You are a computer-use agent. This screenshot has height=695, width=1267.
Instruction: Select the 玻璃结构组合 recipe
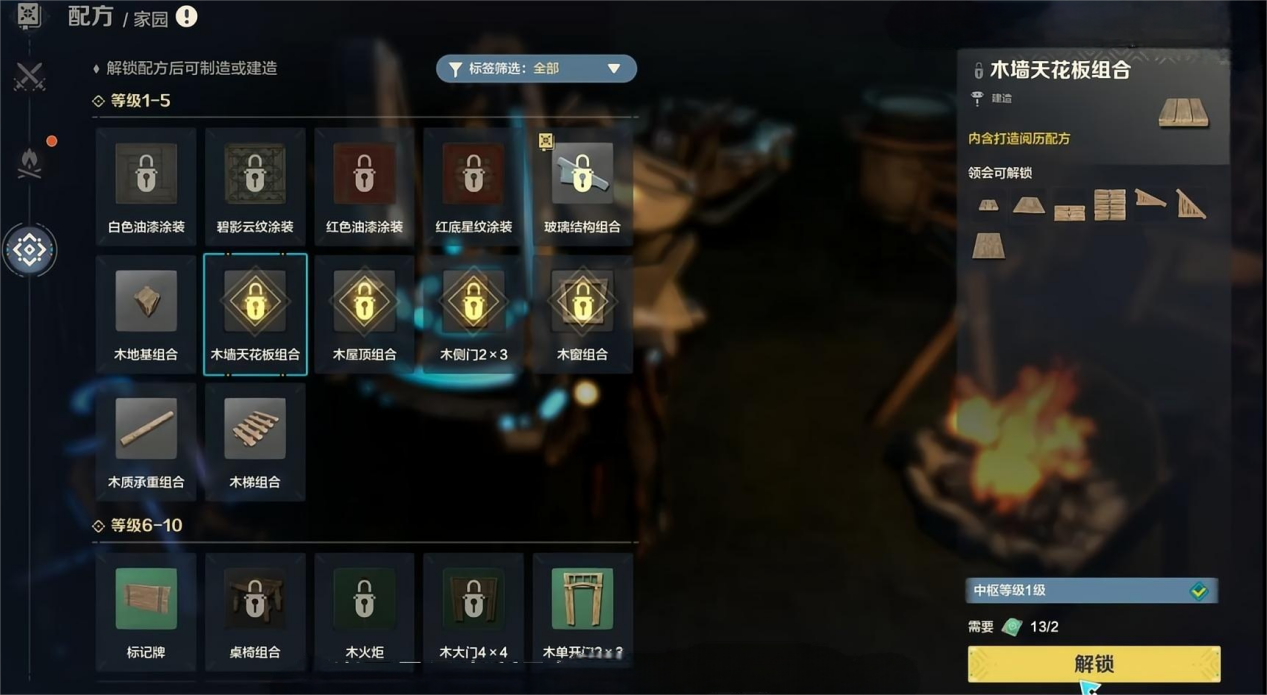click(x=582, y=185)
